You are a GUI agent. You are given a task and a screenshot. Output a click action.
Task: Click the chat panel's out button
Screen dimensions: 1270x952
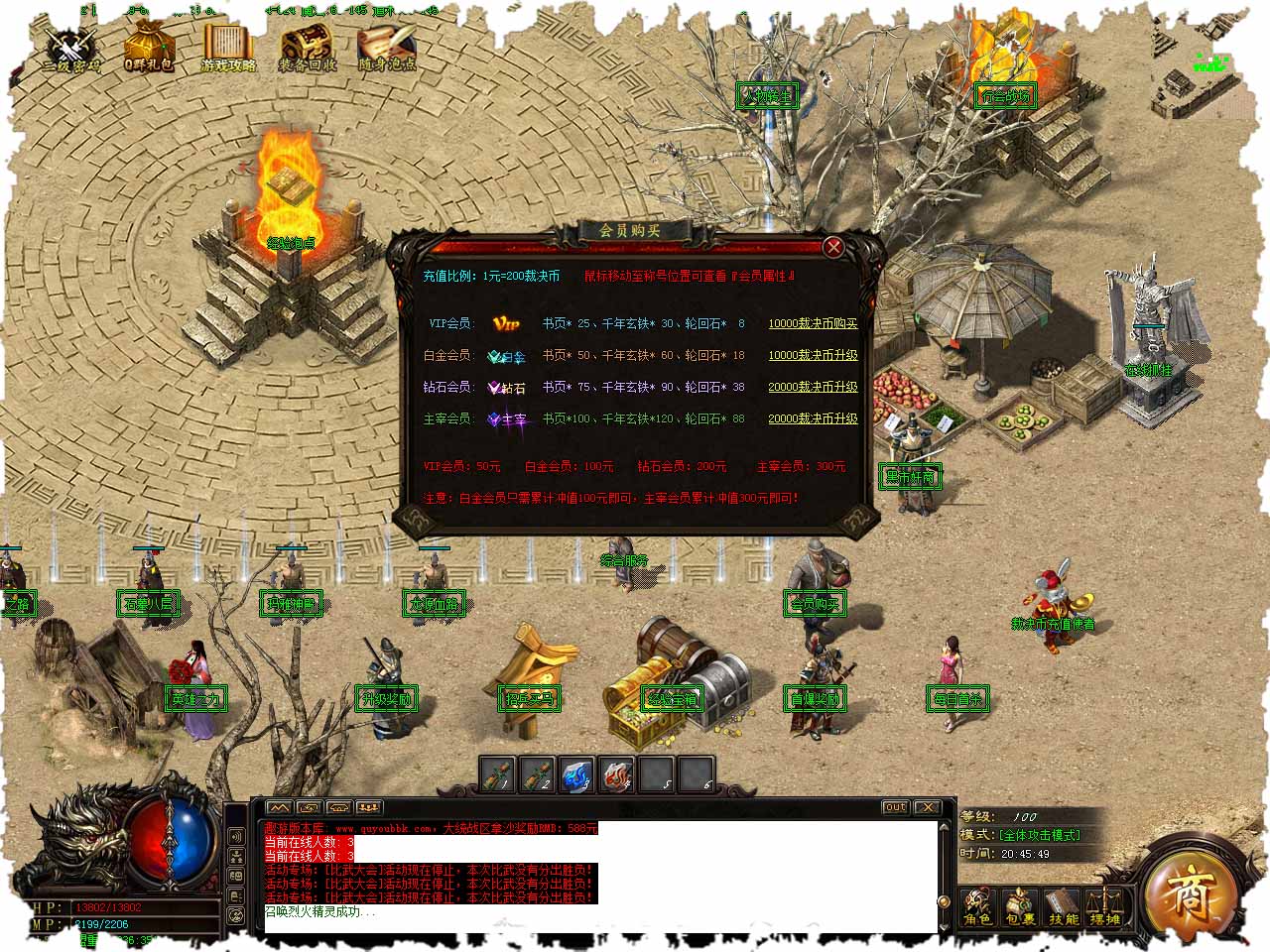896,807
